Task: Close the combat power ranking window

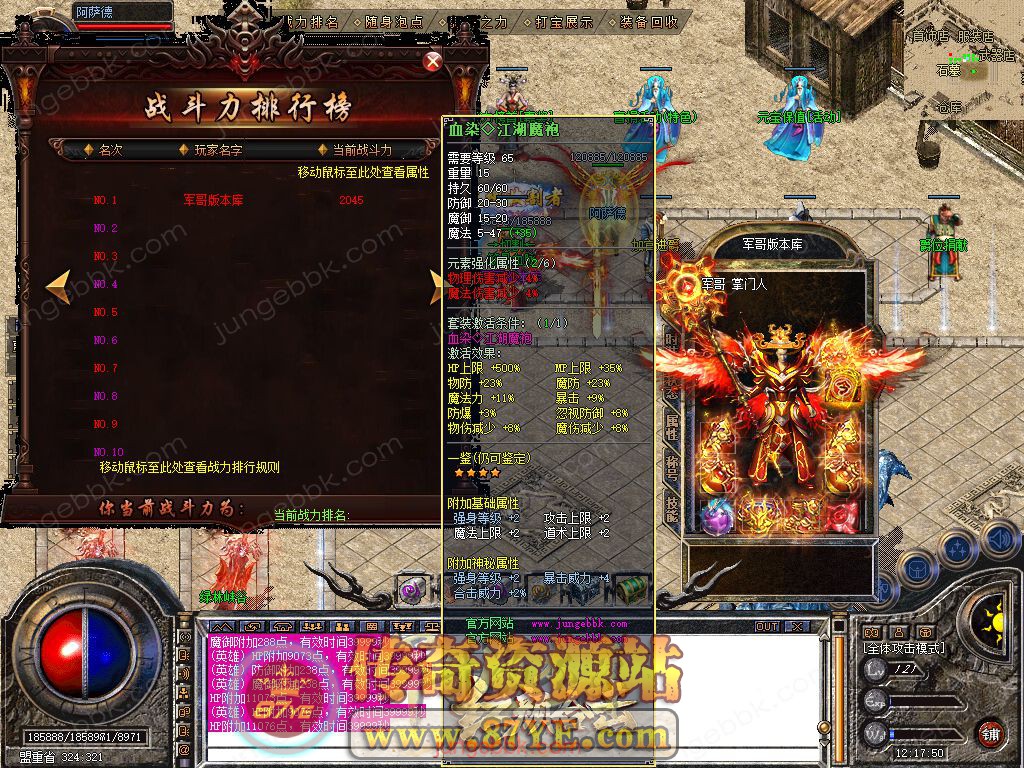Action: tap(433, 62)
